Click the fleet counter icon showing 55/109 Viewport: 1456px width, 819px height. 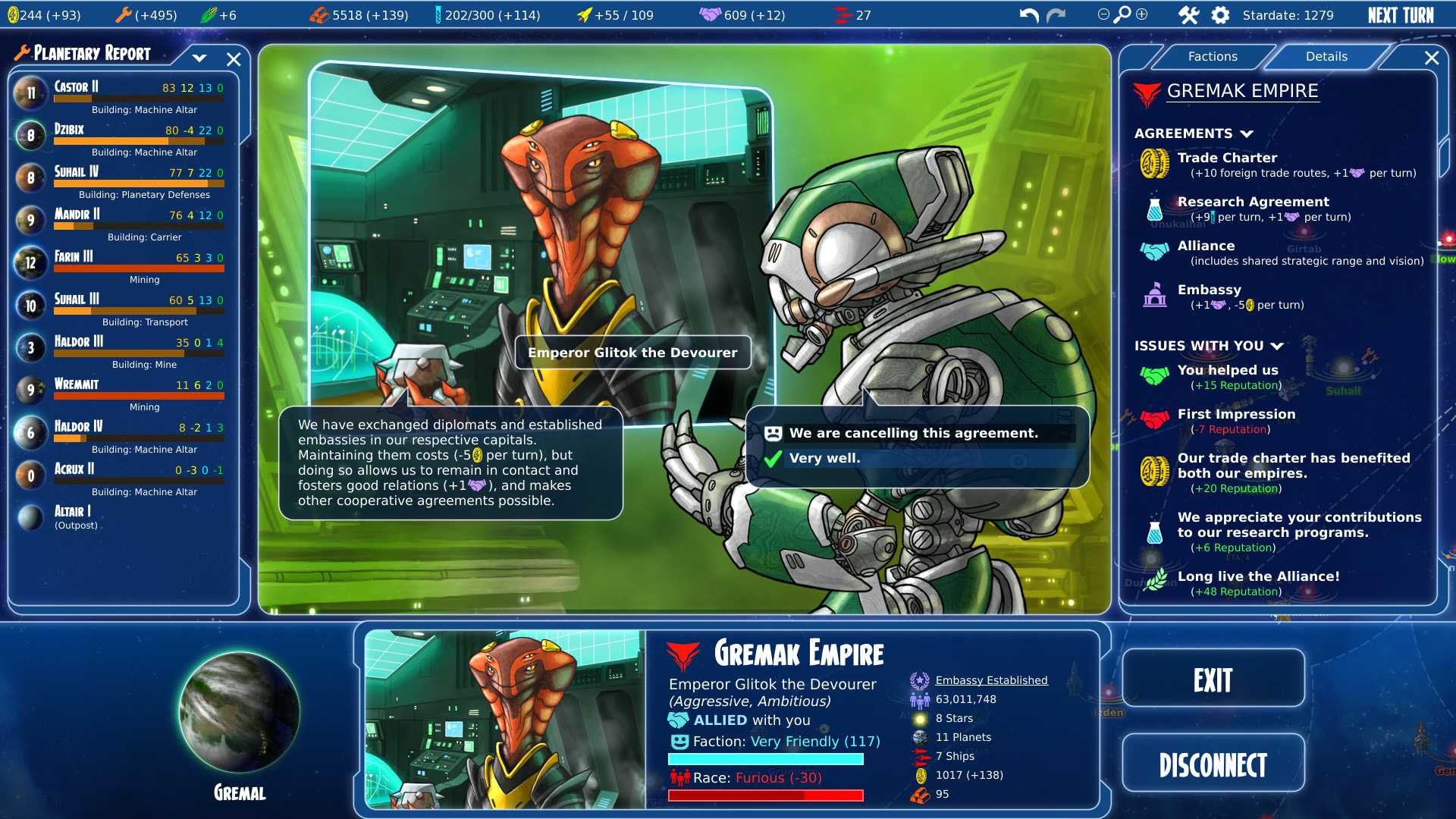(x=584, y=13)
